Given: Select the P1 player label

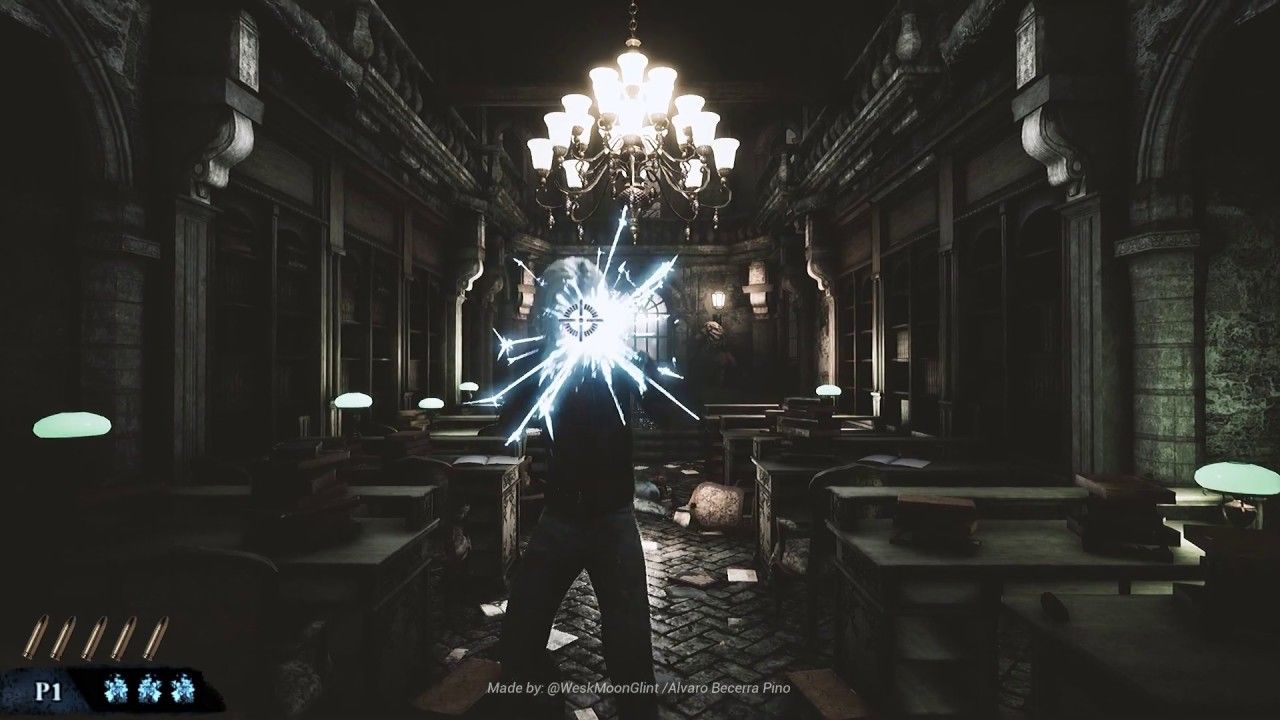Looking at the screenshot, I should point(50,689).
